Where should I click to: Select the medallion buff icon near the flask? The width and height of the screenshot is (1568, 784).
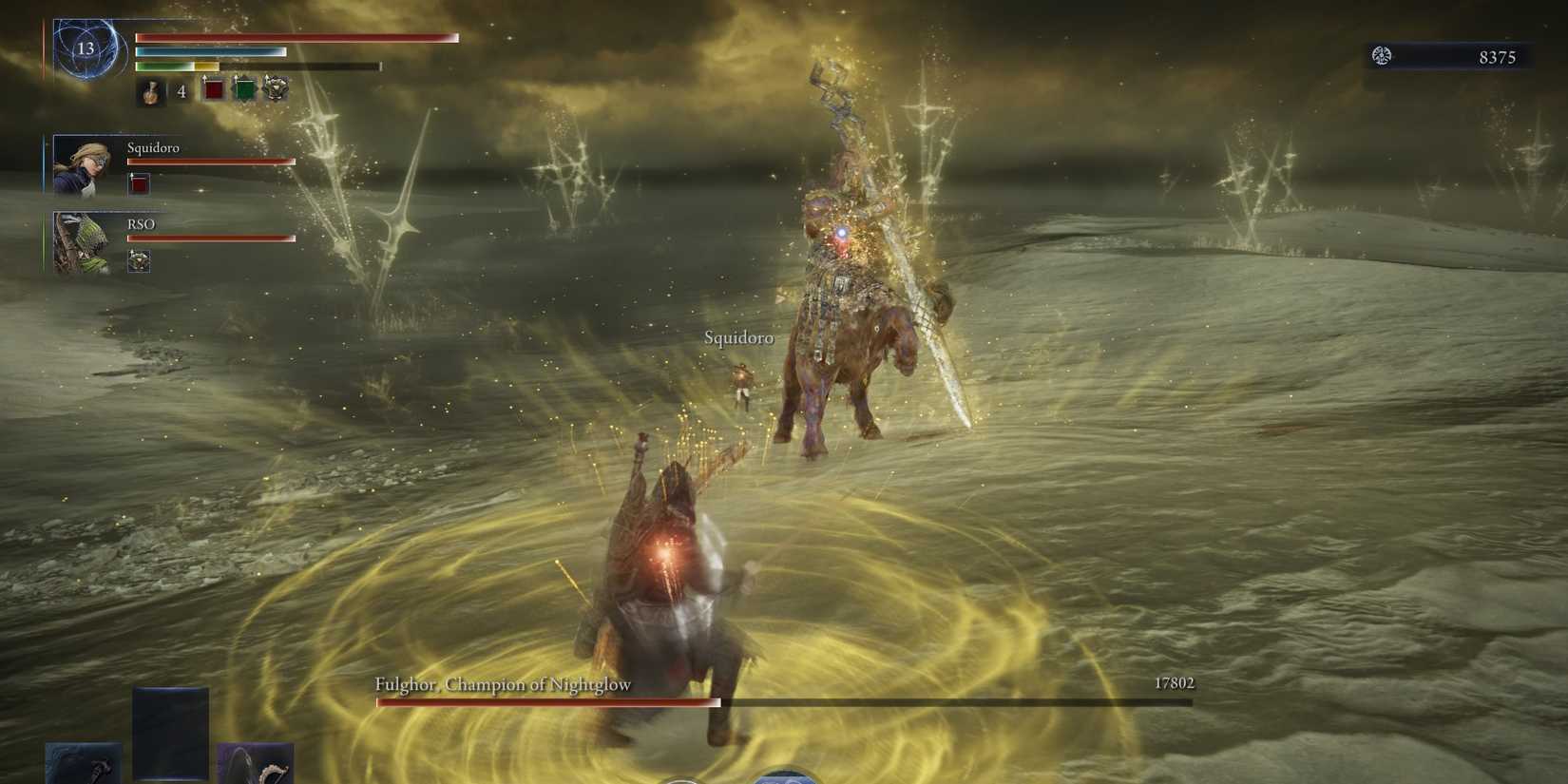(275, 88)
